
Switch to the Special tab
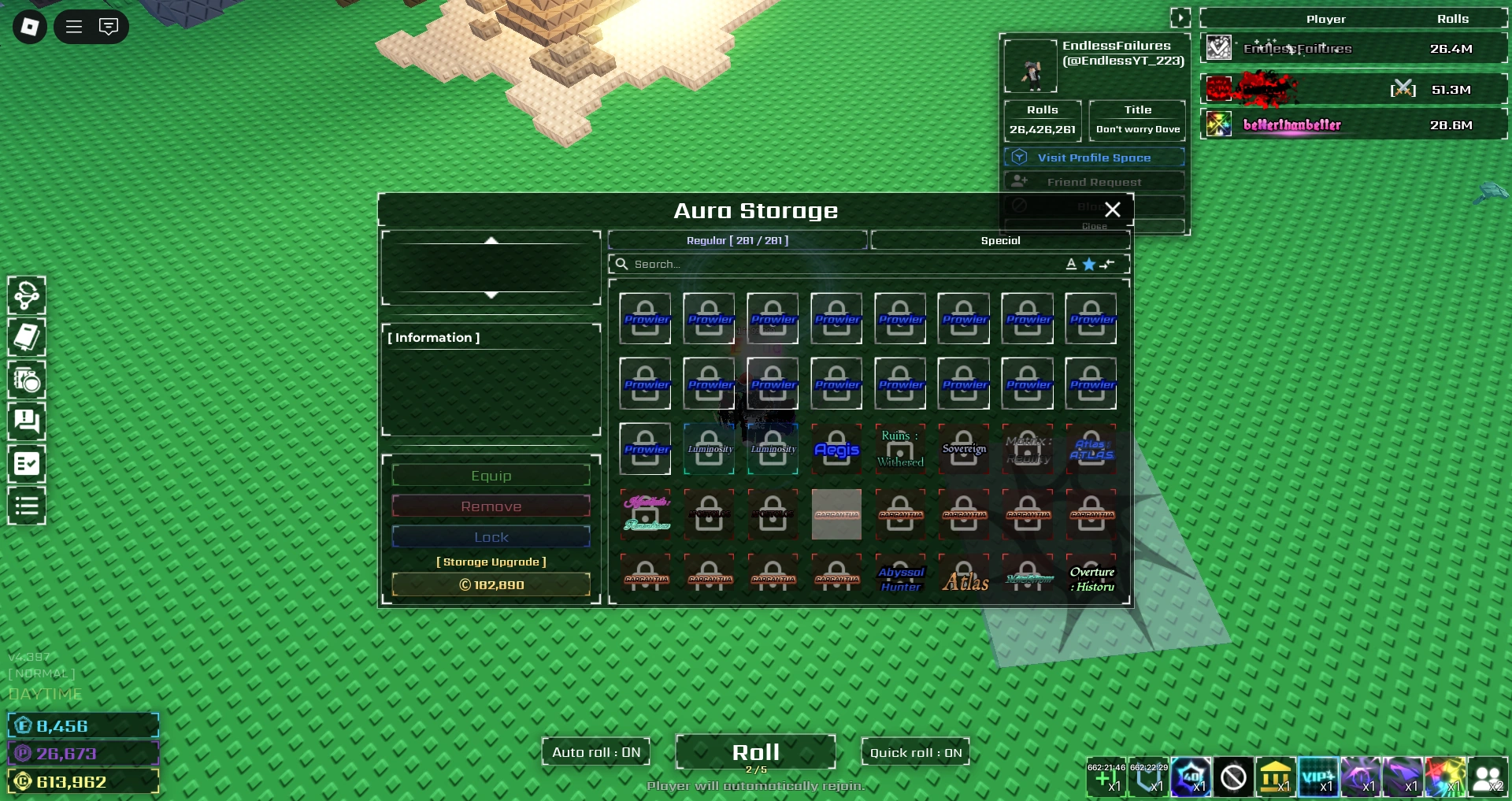click(1000, 240)
